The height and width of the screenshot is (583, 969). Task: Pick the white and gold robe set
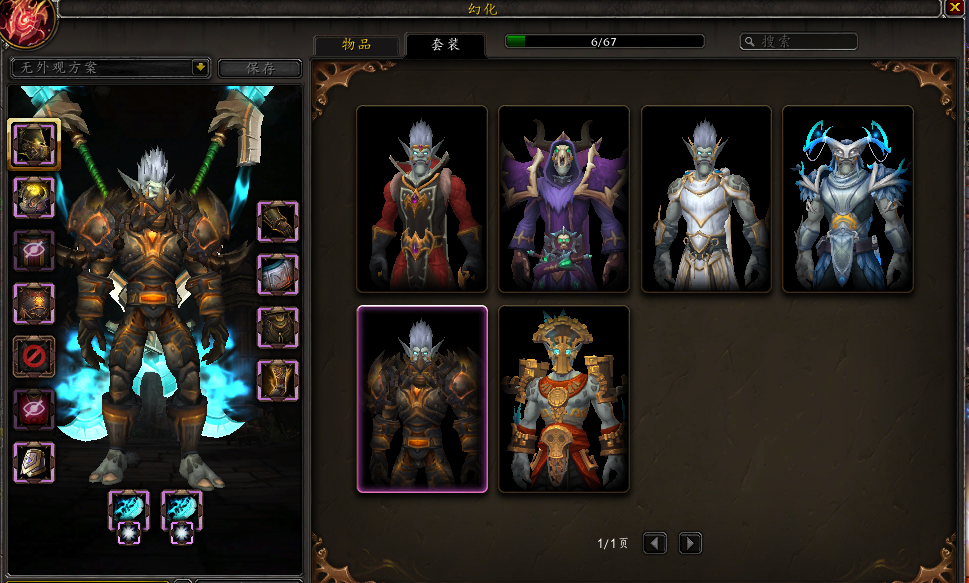[706, 199]
